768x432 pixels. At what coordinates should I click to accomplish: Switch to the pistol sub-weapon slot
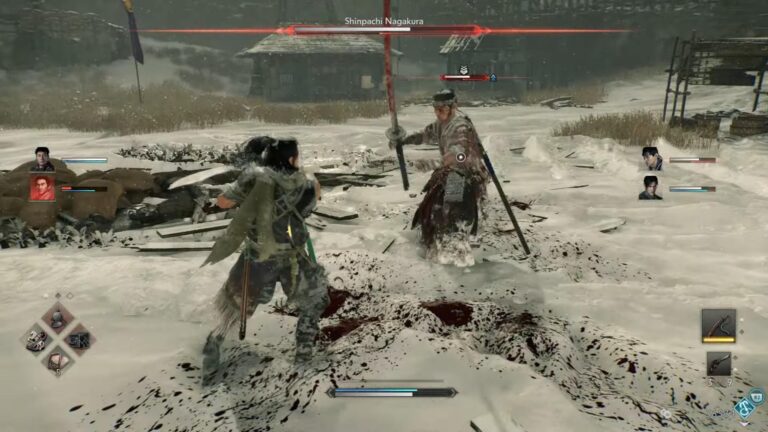pyautogui.click(x=718, y=363)
